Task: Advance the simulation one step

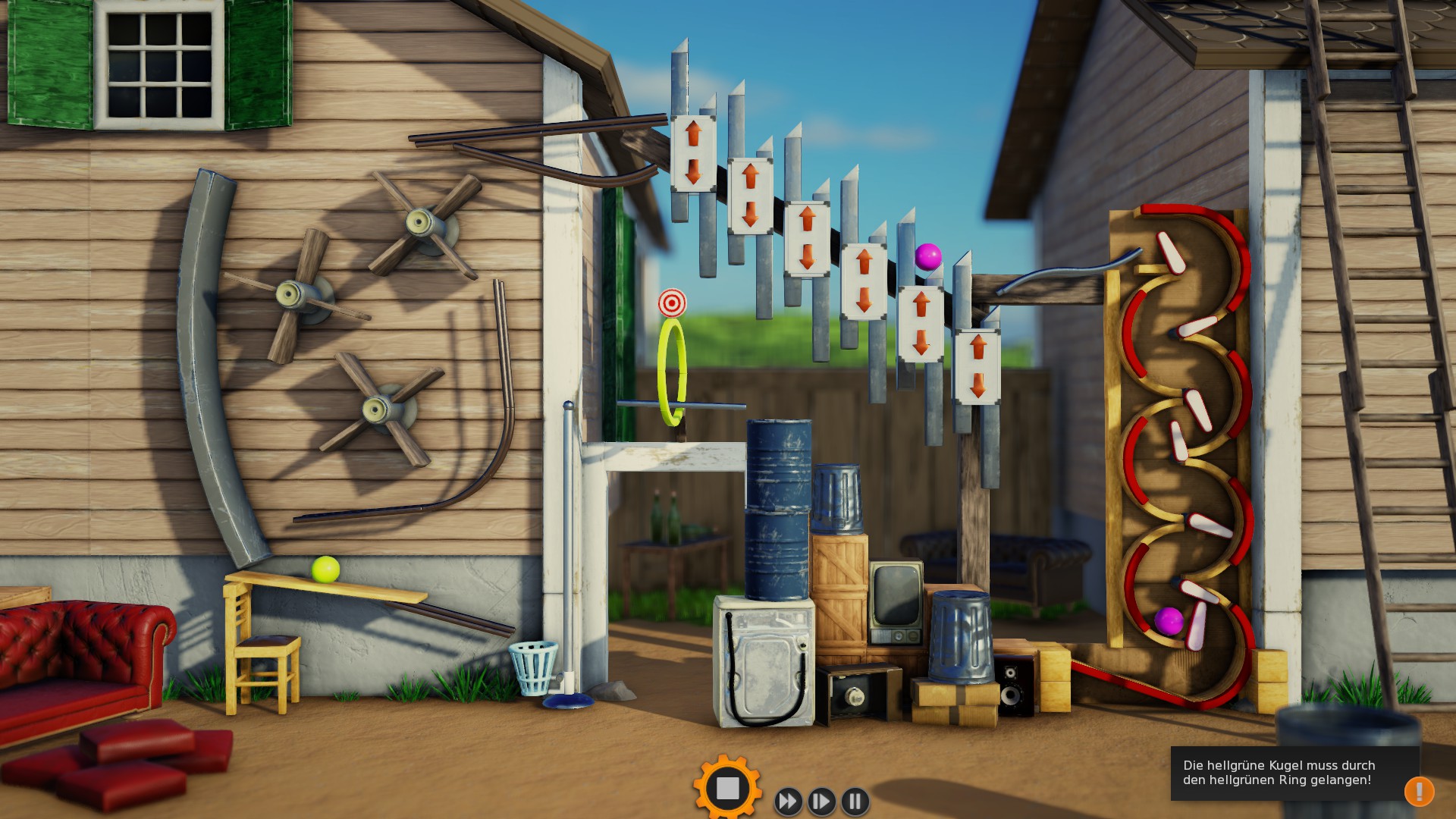Action: (x=821, y=801)
